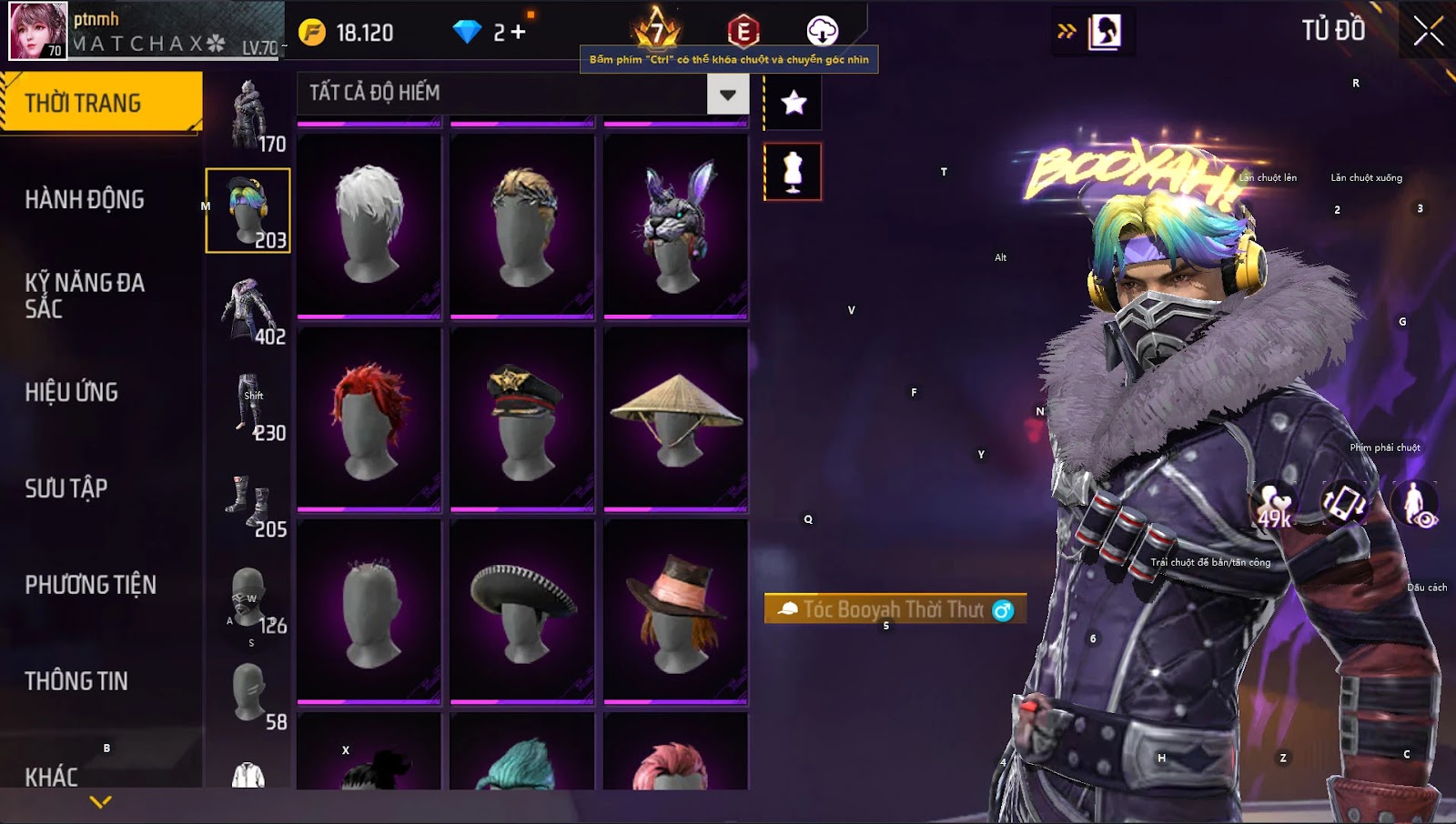The image size is (1456, 824).
Task: Choose the black sombrero hat
Action: tap(522, 611)
